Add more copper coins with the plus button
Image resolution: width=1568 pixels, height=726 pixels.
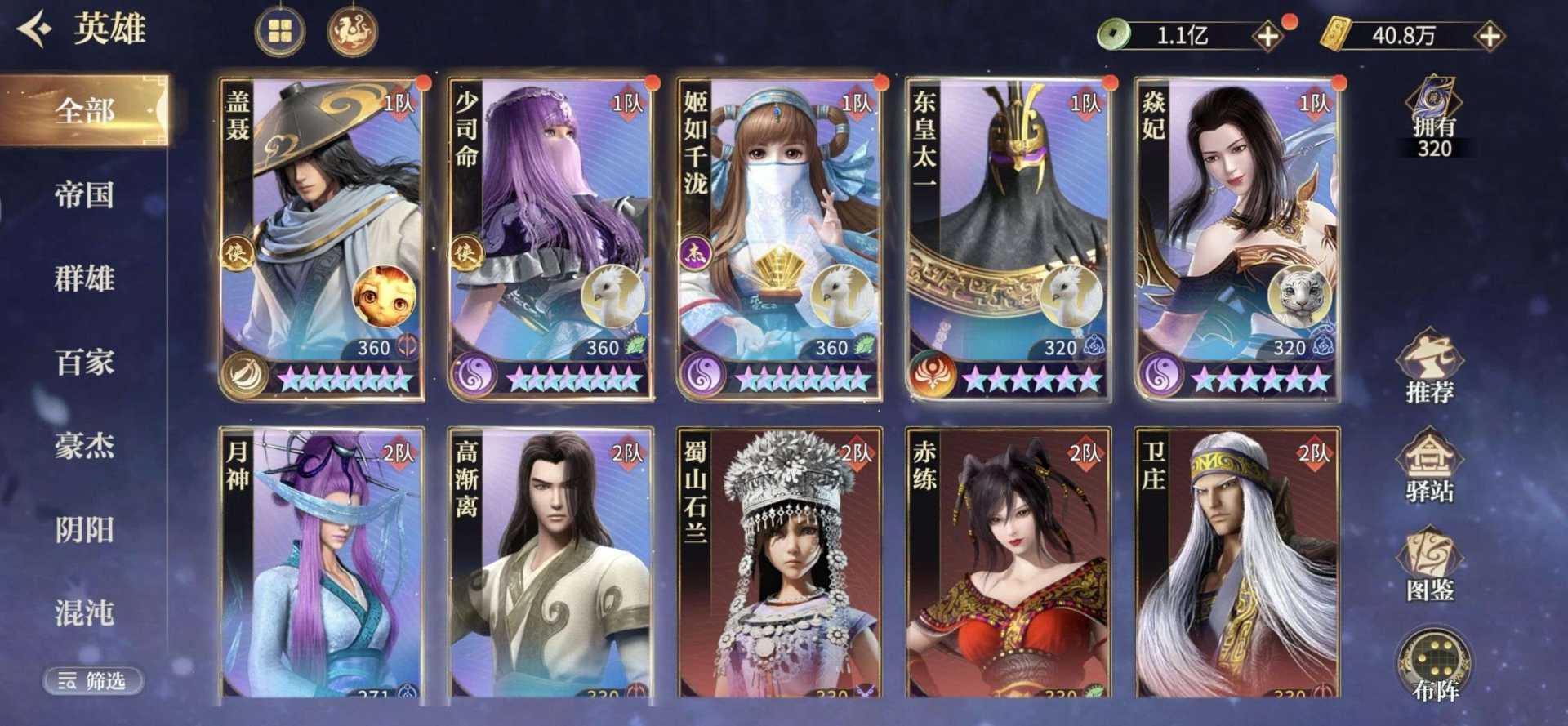[1267, 36]
